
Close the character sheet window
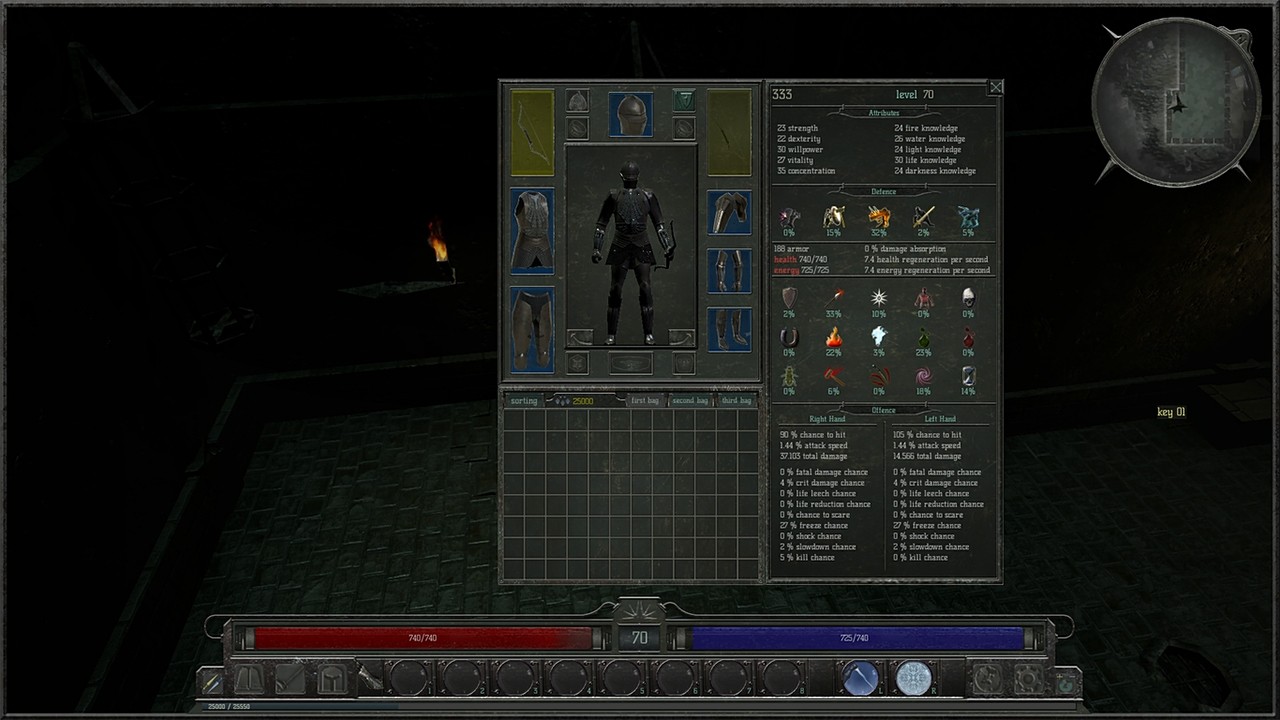pyautogui.click(x=996, y=88)
